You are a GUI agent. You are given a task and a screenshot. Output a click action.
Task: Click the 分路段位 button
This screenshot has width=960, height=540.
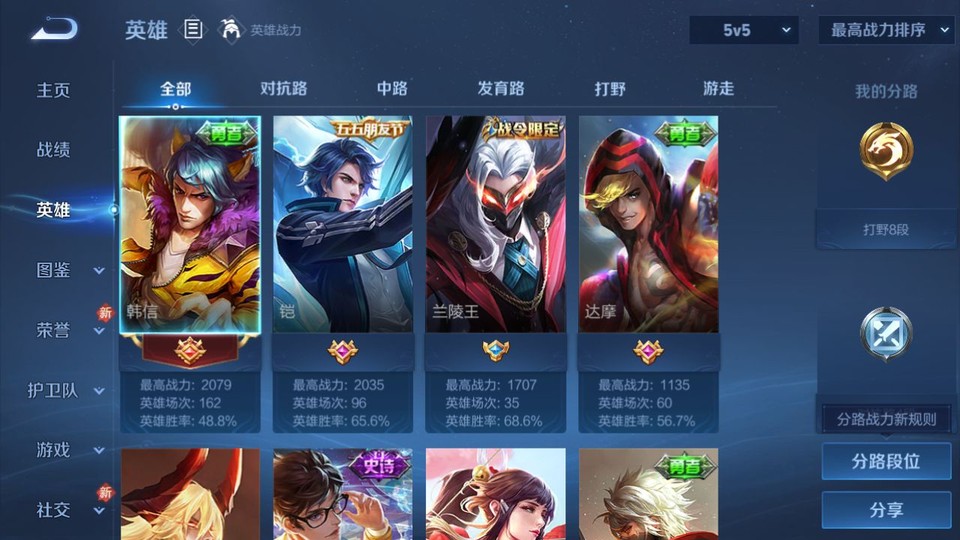point(886,462)
